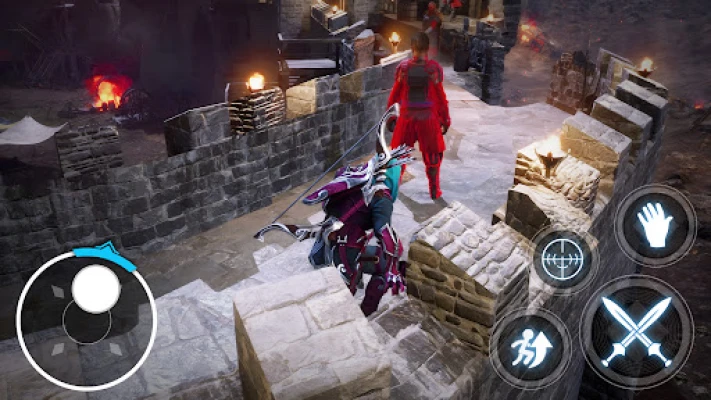Trigger the jump dodge figure button
The image size is (711, 400).
coord(530,349)
